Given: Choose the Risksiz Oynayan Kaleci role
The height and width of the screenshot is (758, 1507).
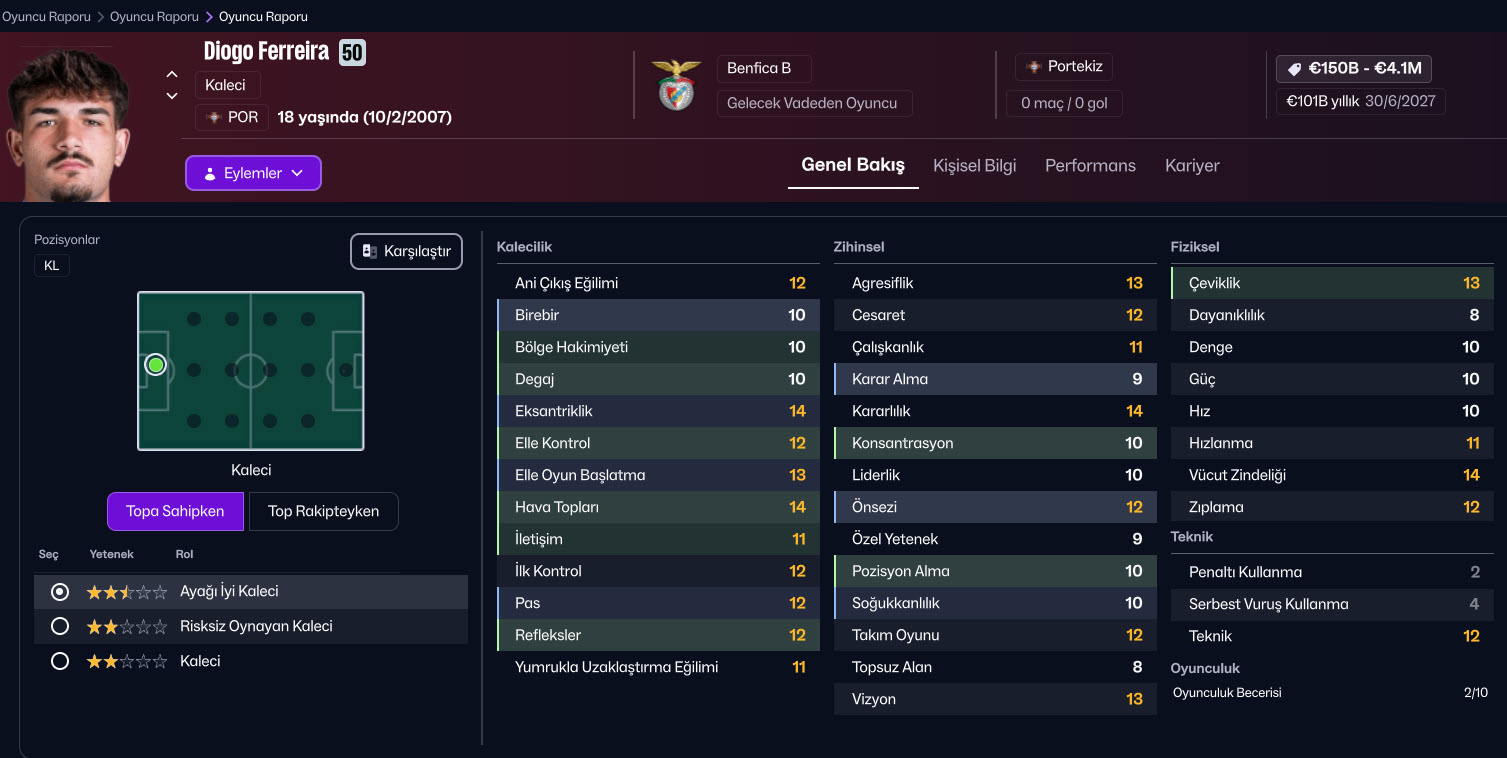Looking at the screenshot, I should (x=60, y=627).
